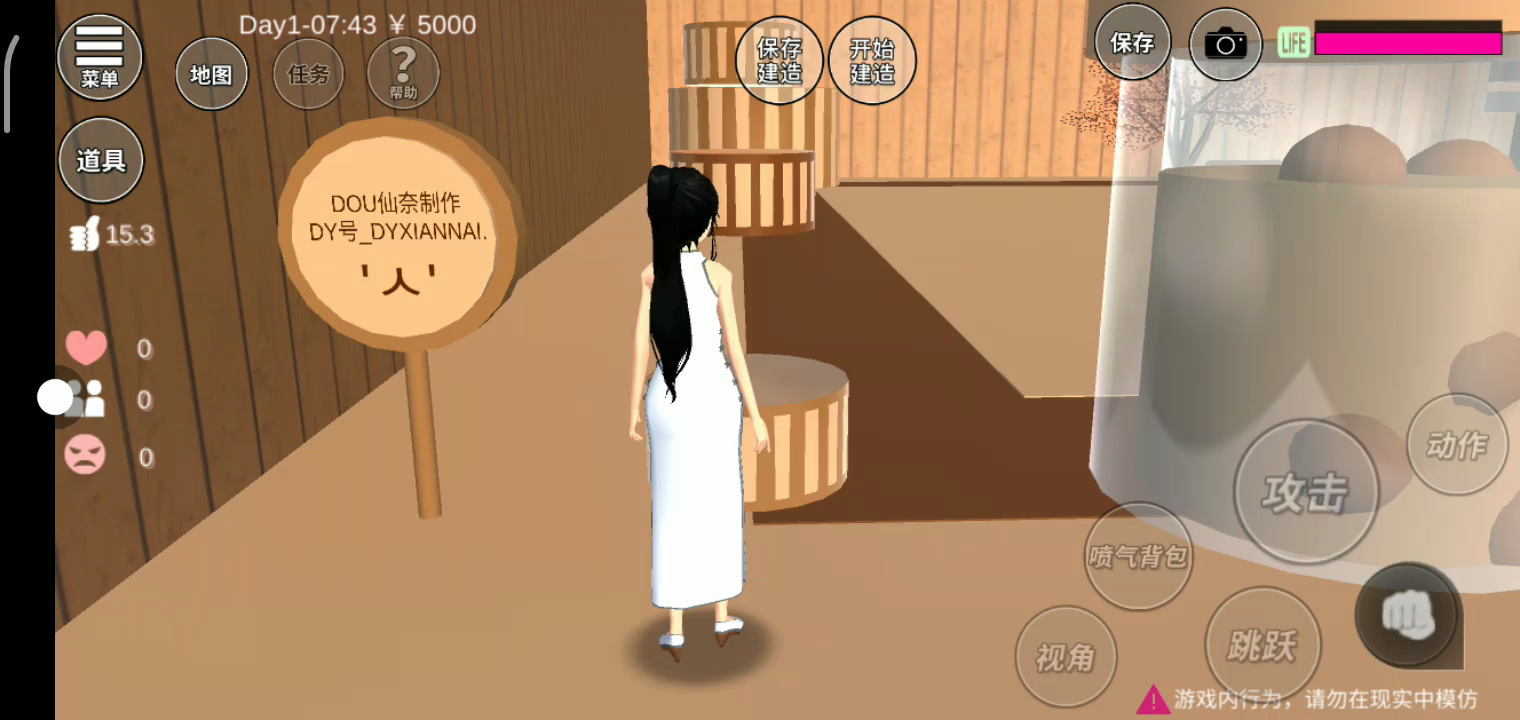Tap the fist punch button

pos(1409,615)
